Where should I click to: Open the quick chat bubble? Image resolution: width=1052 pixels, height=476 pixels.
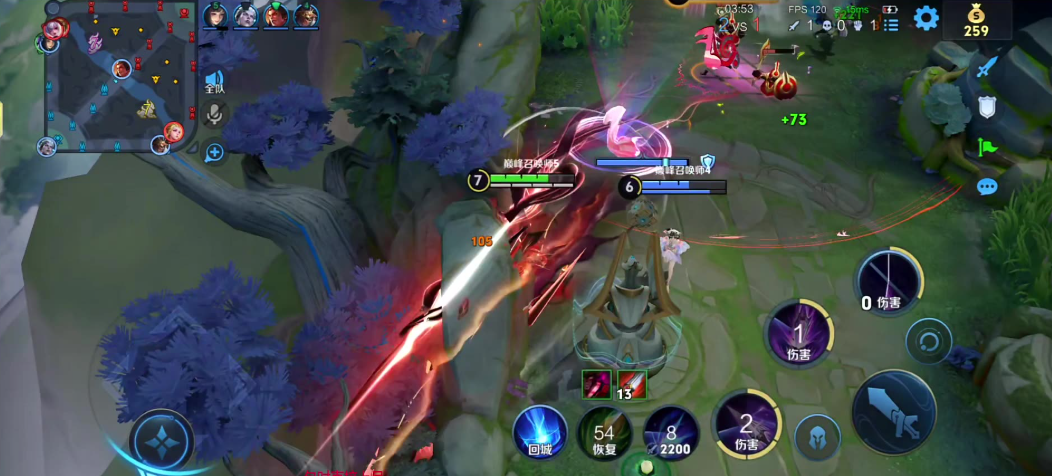click(x=987, y=187)
